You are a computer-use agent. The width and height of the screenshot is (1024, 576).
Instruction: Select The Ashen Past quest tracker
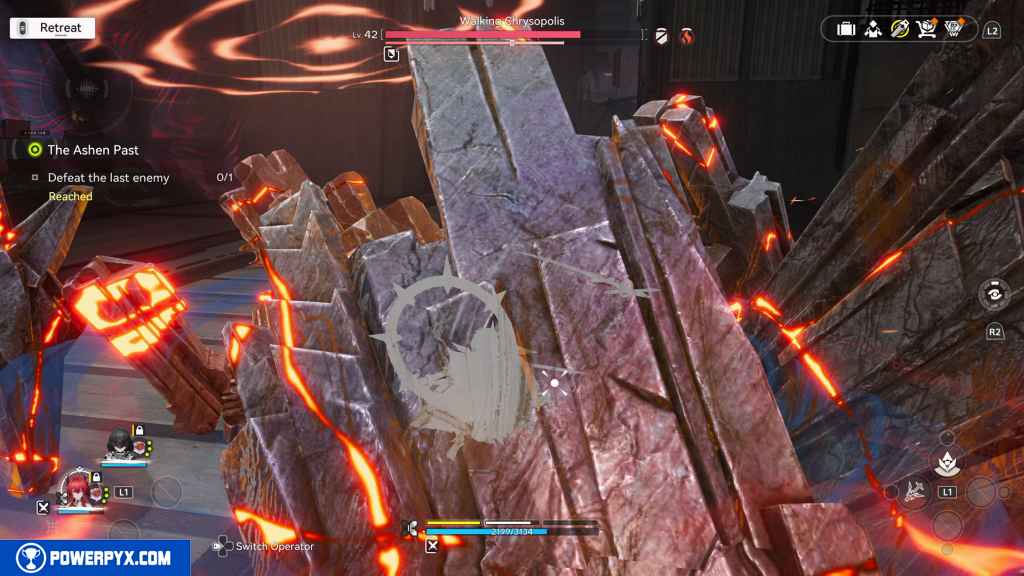point(92,150)
